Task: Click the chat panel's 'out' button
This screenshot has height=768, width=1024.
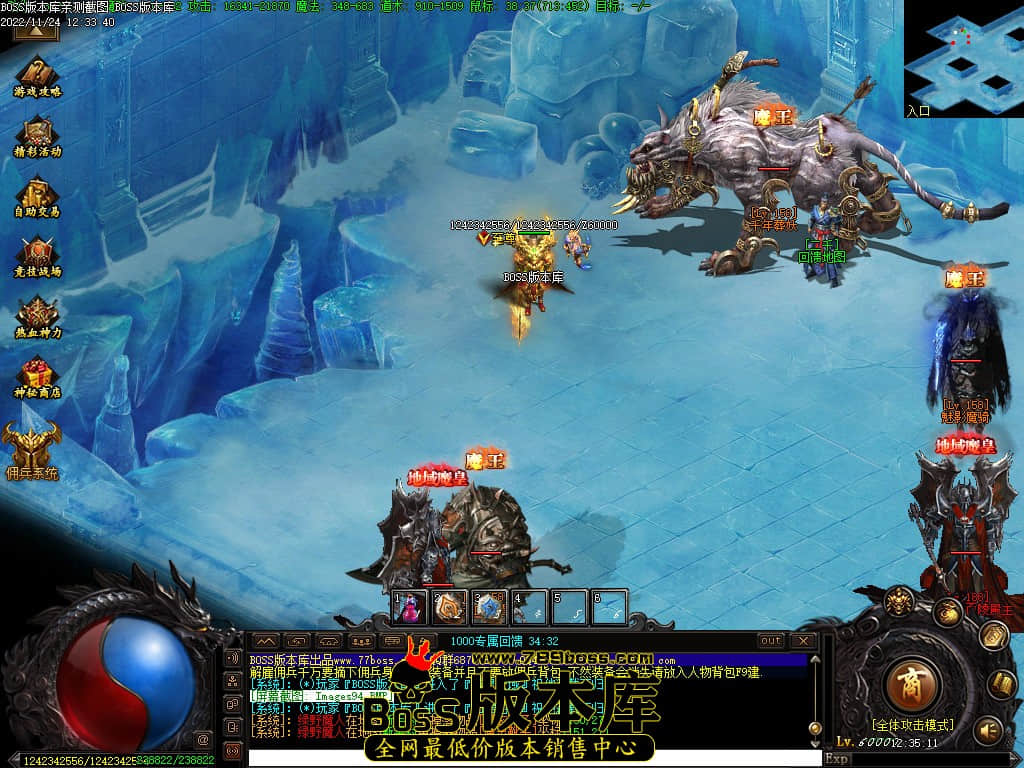Action: [x=771, y=641]
